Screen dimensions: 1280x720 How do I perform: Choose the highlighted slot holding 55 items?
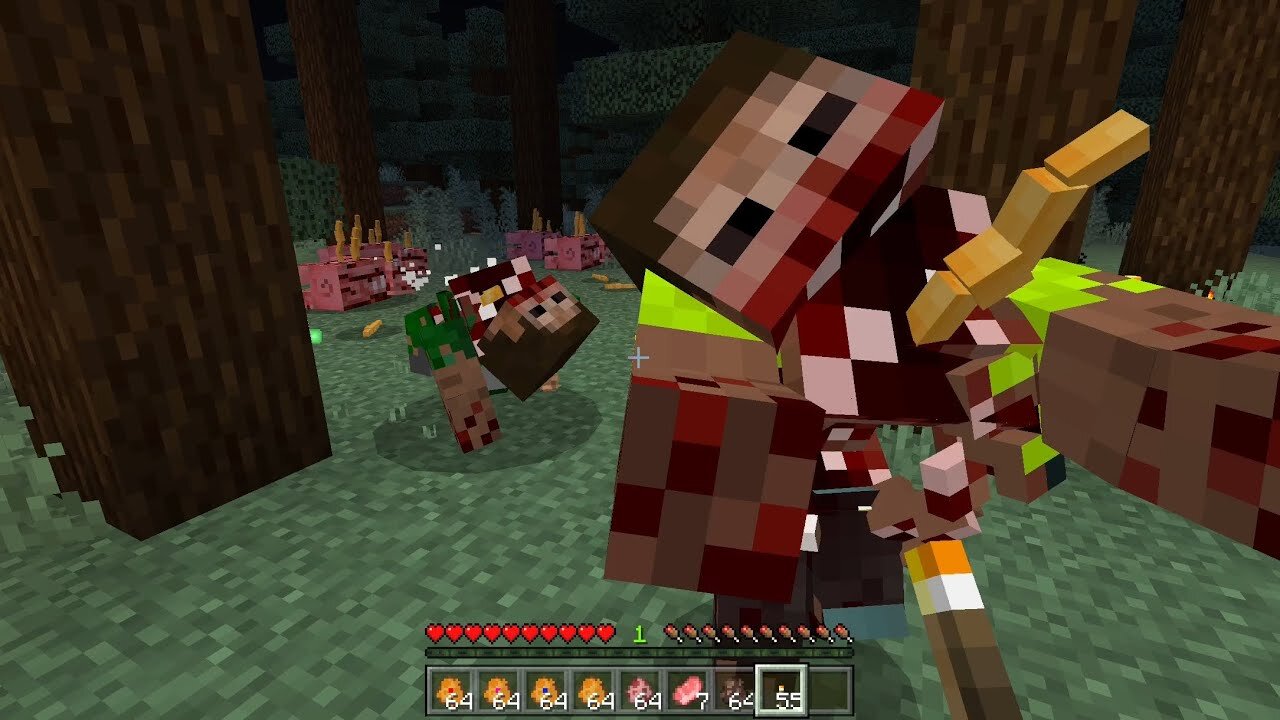click(781, 691)
